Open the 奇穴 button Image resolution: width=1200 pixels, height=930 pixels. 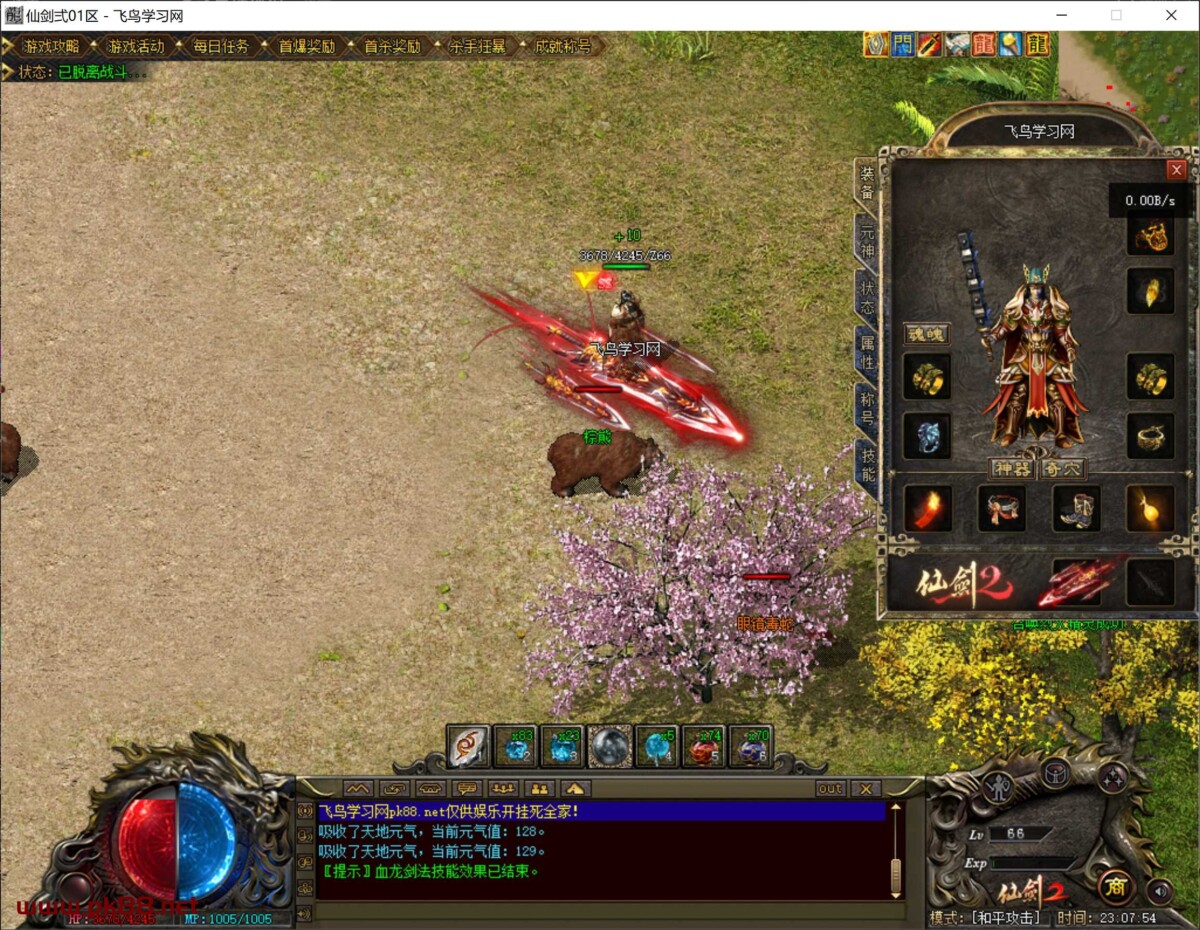click(1061, 468)
